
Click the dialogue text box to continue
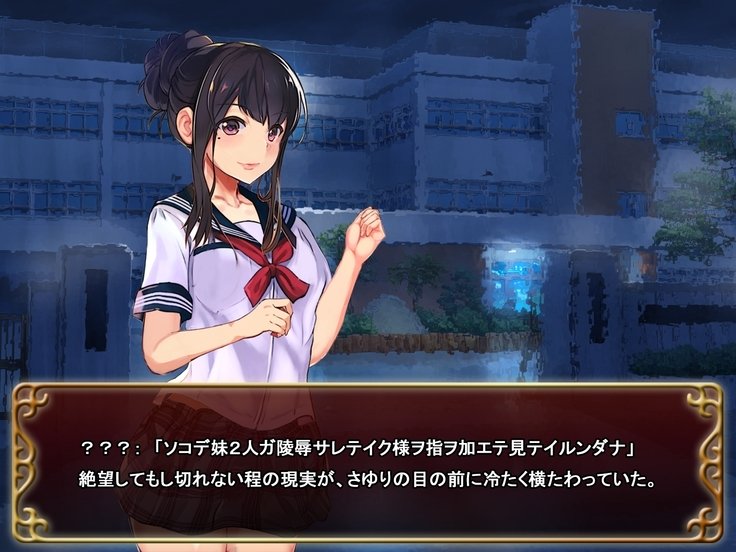pyautogui.click(x=368, y=460)
